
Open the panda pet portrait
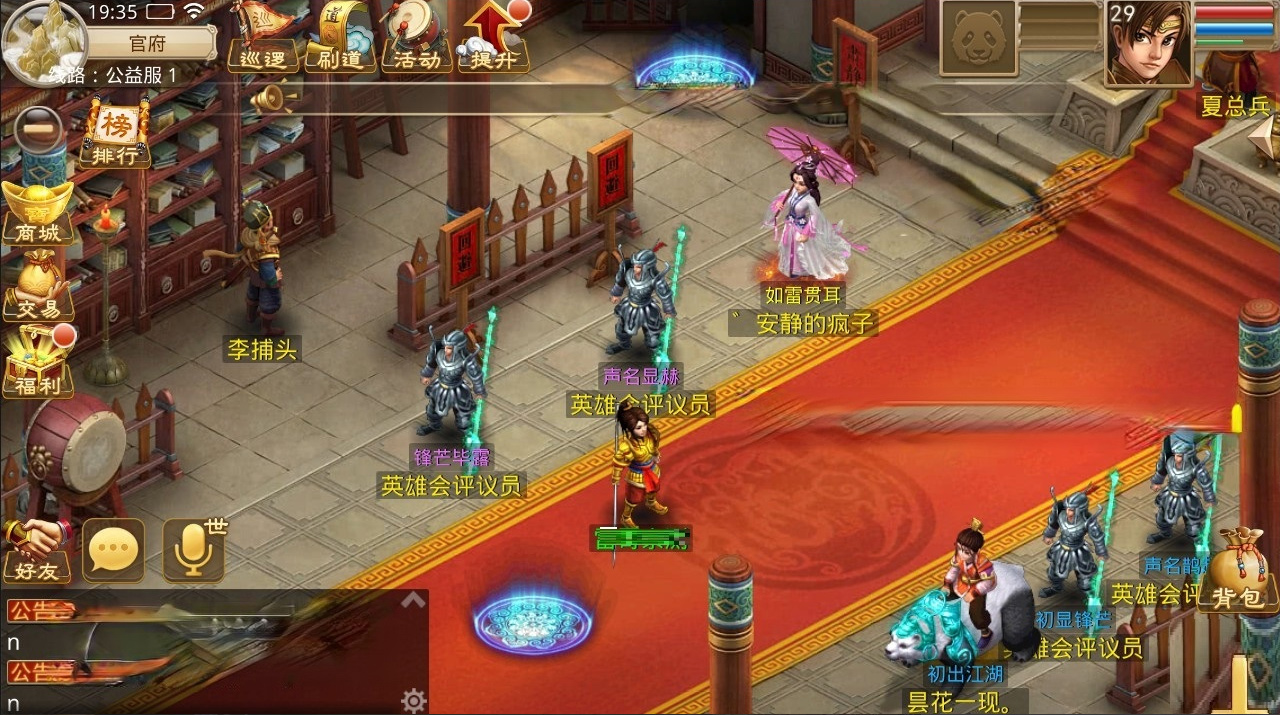point(979,39)
